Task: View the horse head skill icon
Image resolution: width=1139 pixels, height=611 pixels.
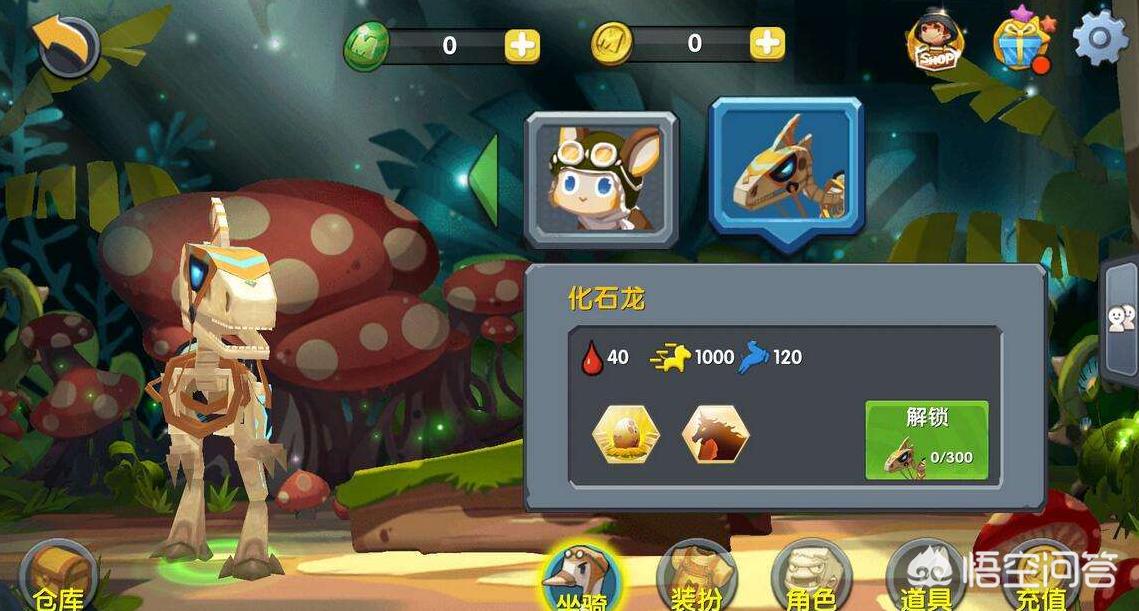Action: [x=715, y=435]
